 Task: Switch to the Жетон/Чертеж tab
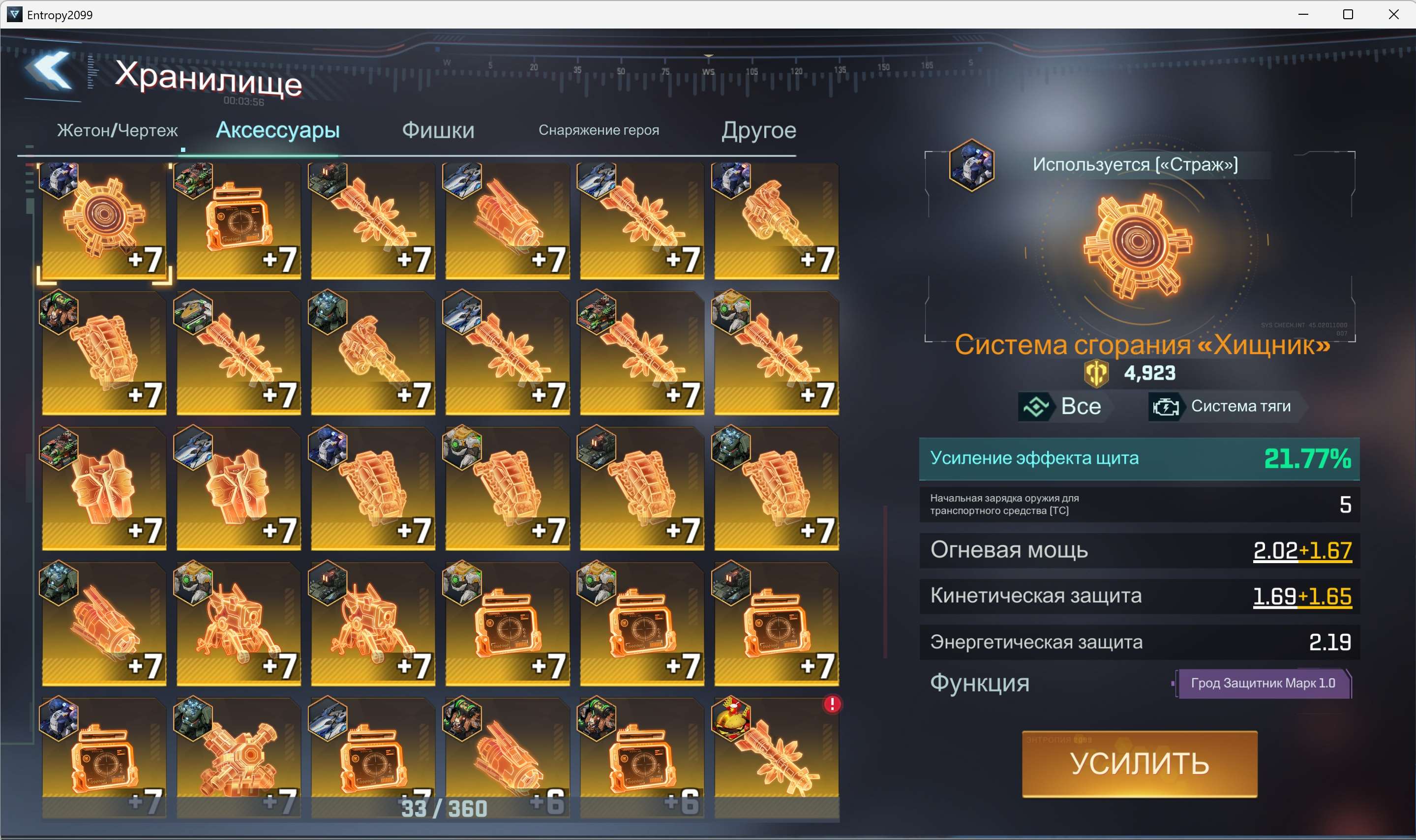tap(117, 131)
